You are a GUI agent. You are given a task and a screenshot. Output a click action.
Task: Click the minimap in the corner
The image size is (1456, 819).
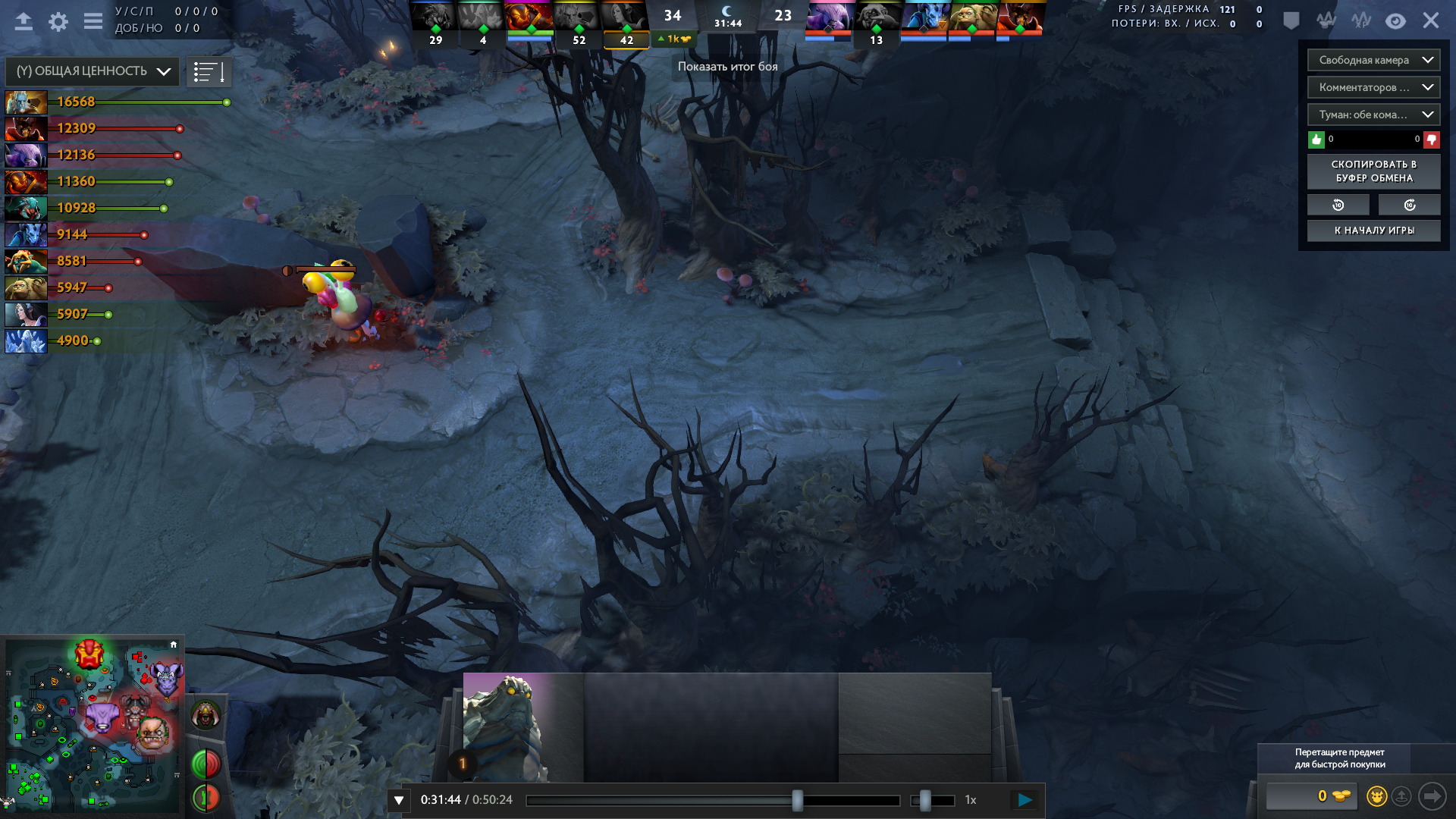(x=93, y=724)
